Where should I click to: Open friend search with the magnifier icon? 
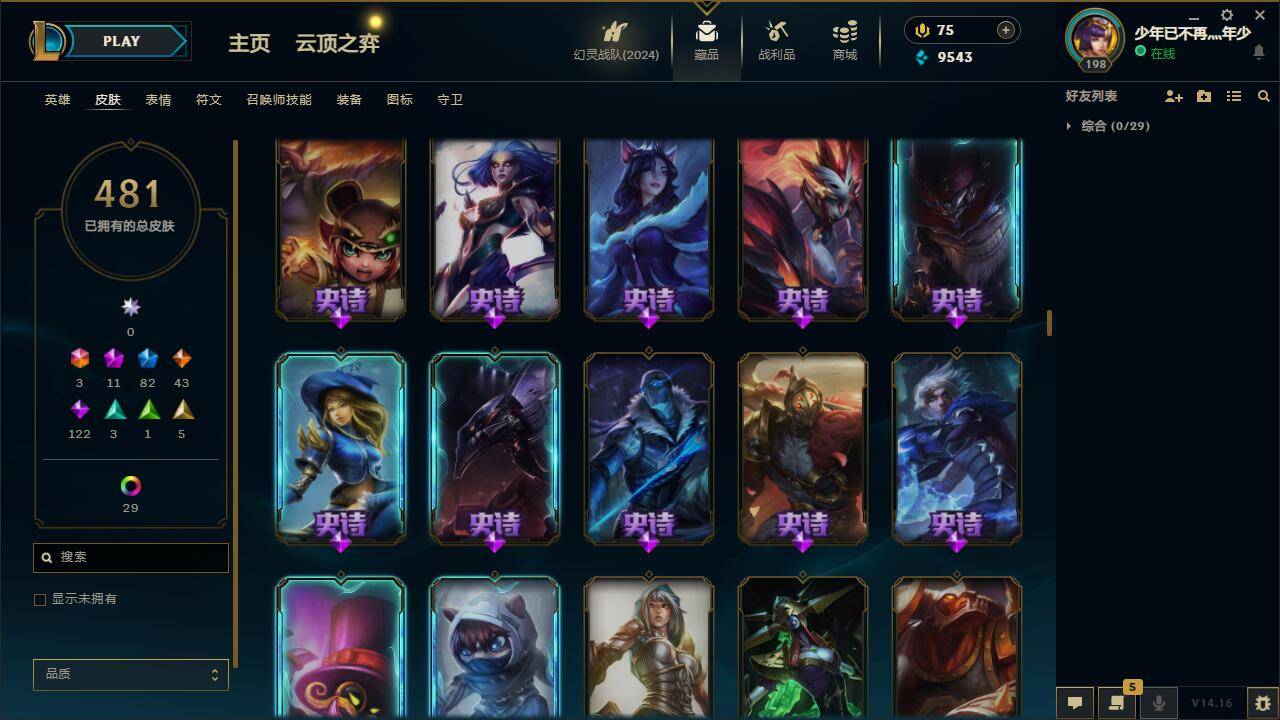click(1264, 96)
